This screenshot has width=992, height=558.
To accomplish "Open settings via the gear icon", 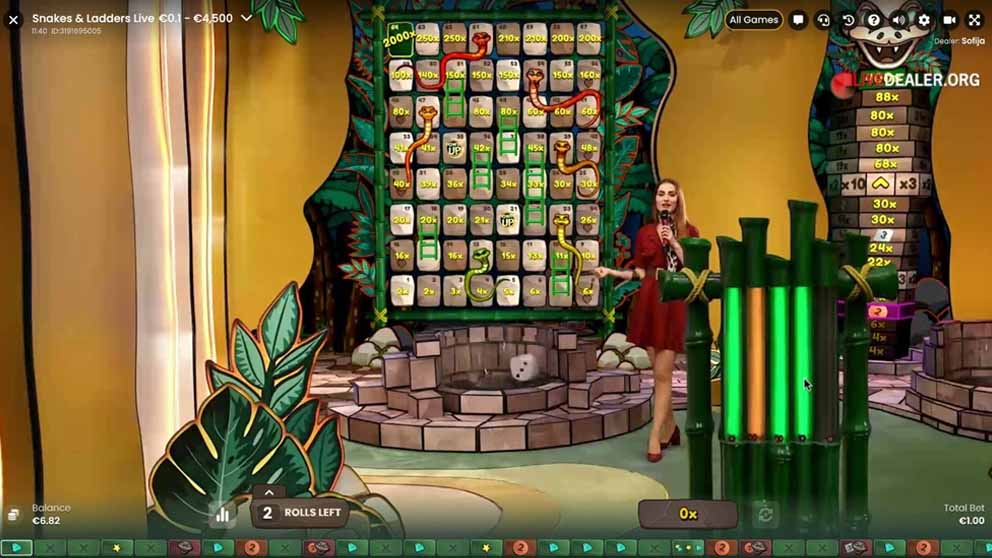I will (923, 20).
